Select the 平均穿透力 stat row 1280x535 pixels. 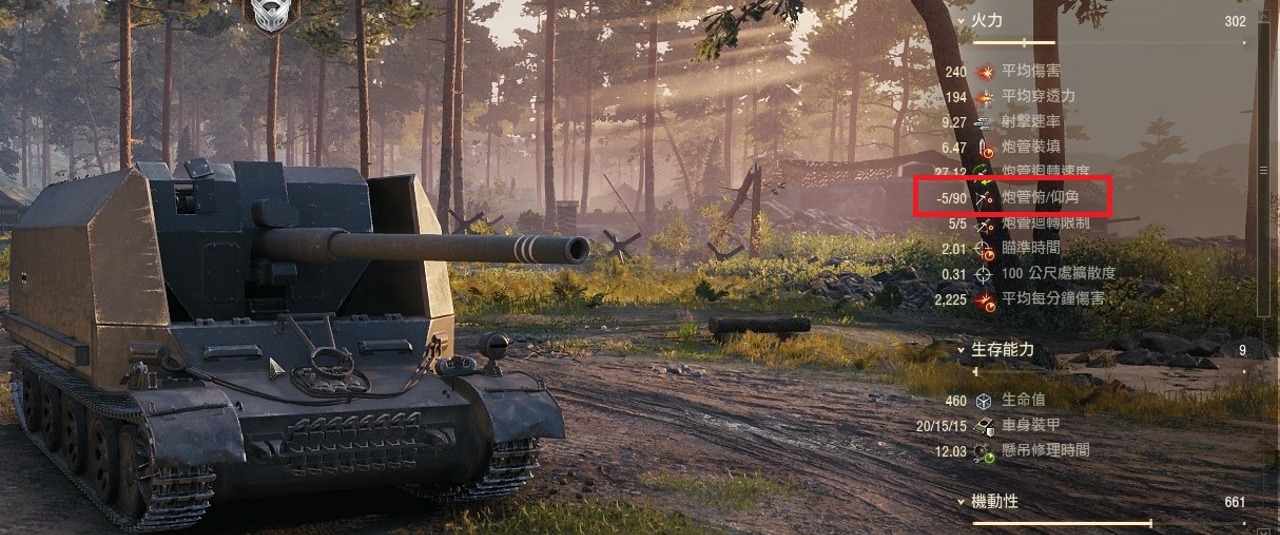click(1037, 97)
